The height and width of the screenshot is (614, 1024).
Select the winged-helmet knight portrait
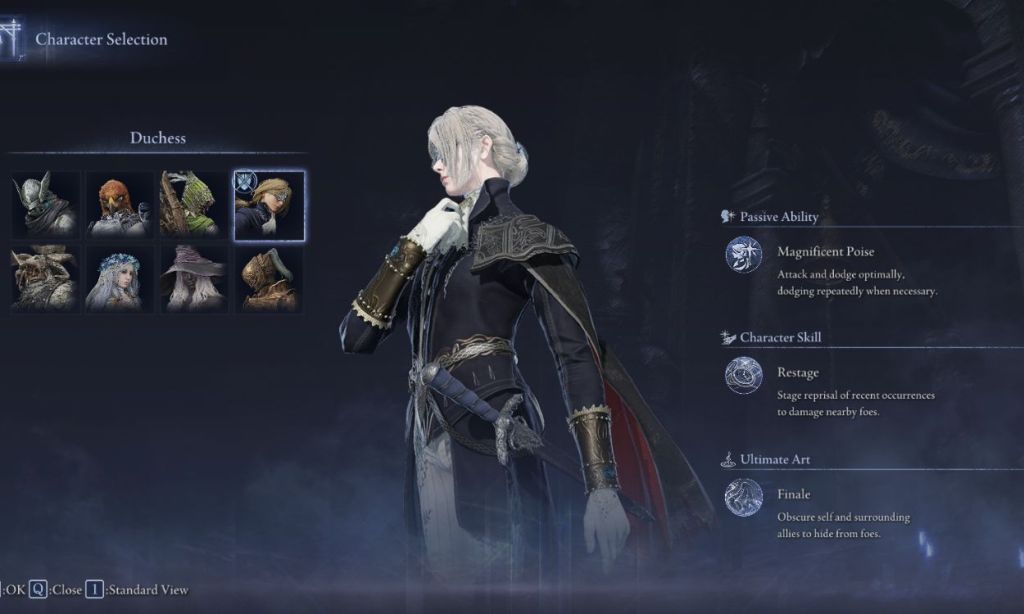pos(45,205)
